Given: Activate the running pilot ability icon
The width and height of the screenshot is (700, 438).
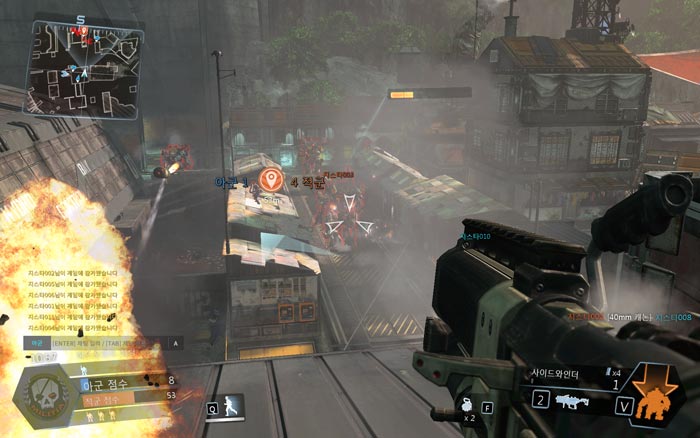Looking at the screenshot, I should pos(232,407).
